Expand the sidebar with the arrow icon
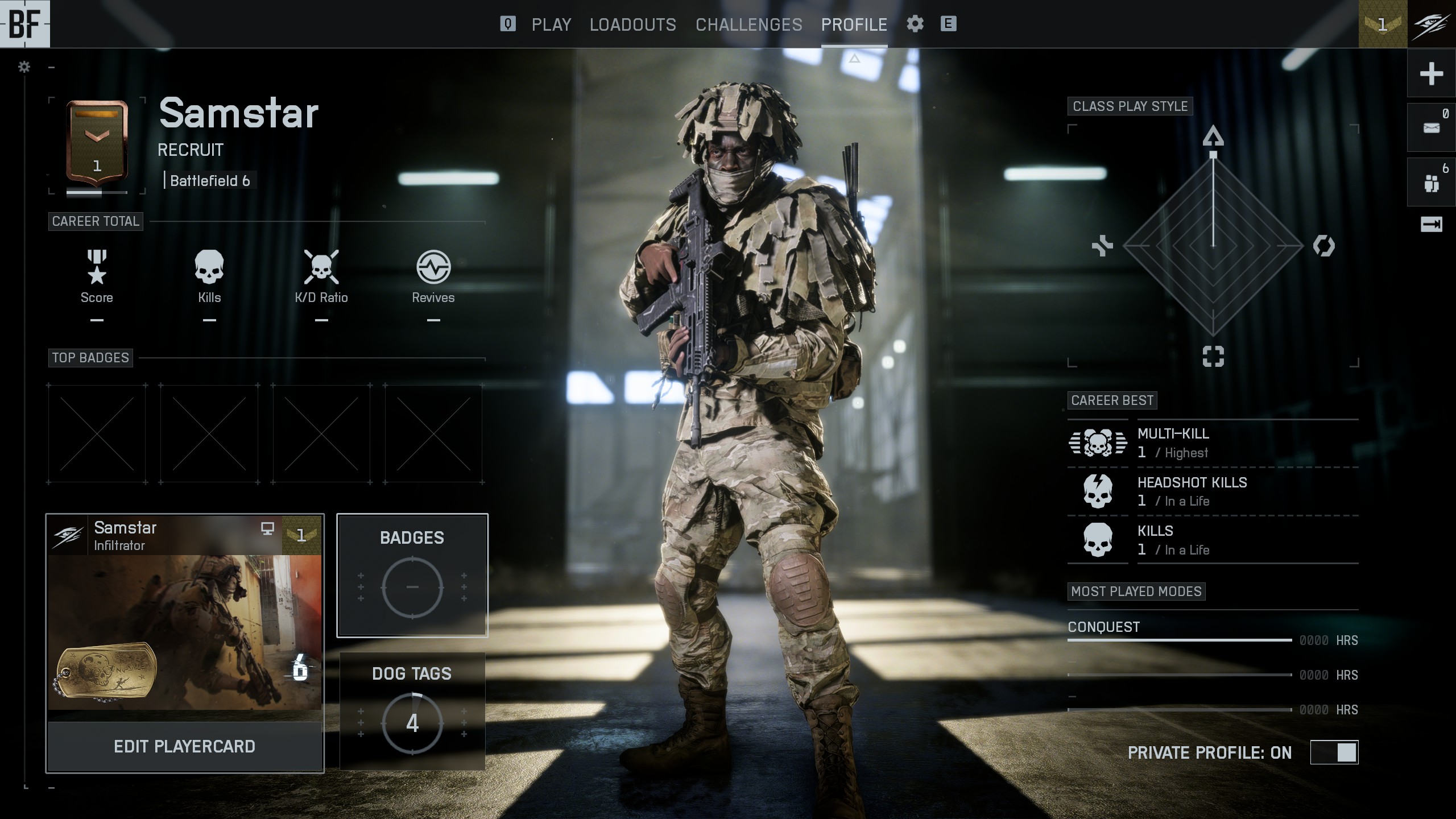 point(1431,225)
